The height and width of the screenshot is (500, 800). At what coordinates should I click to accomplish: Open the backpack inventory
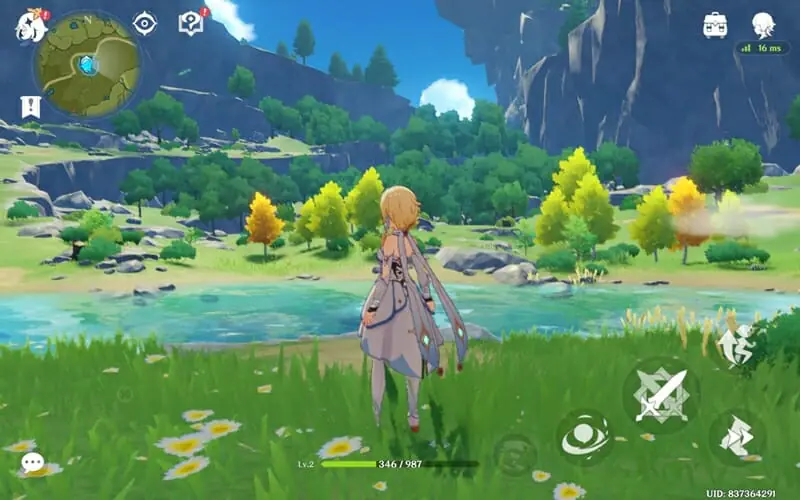pyautogui.click(x=715, y=25)
